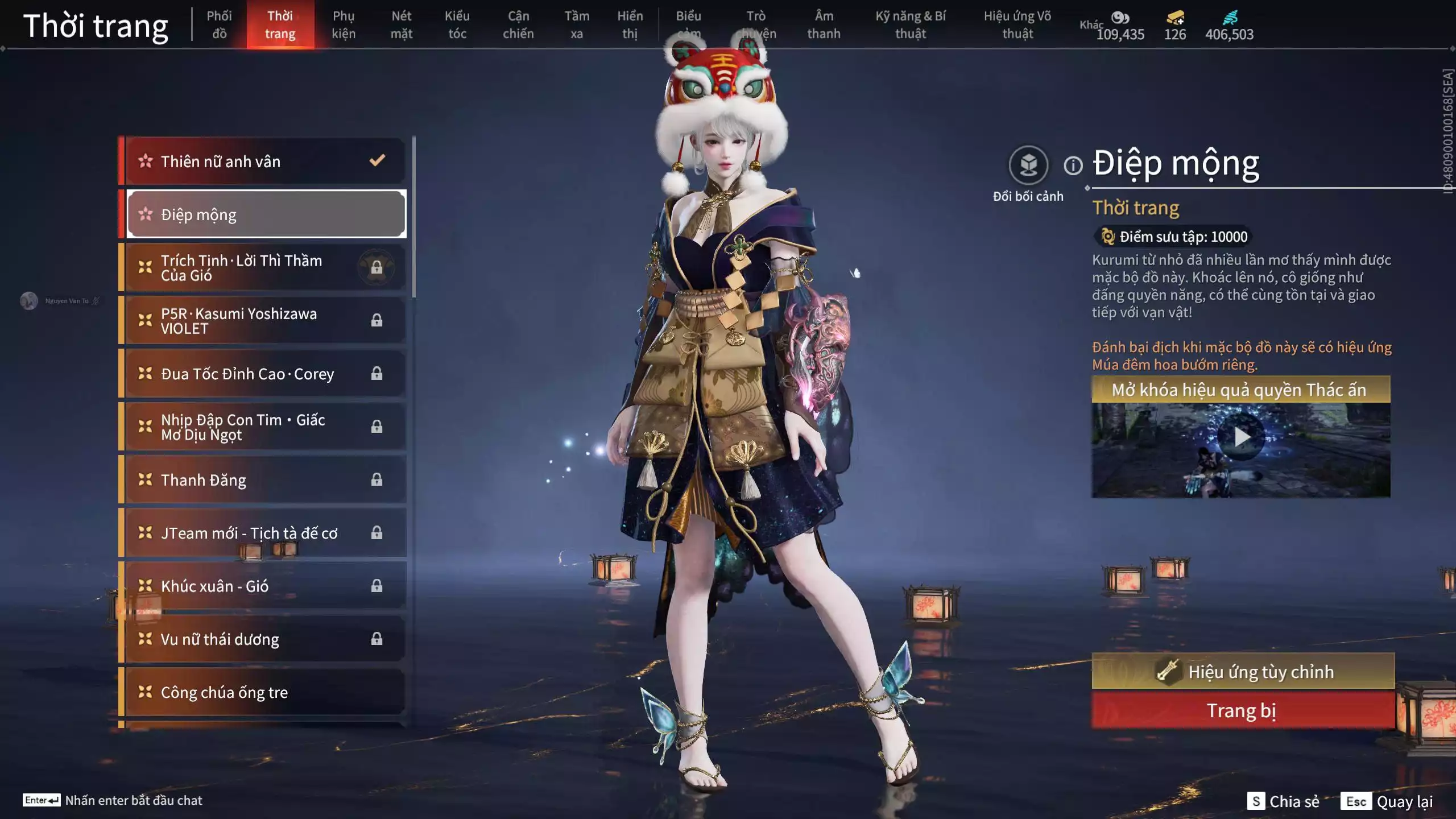This screenshot has width=1456, height=819.
Task: Open Hiệu ứng tùy chỉnh customization
Action: [1243, 672]
